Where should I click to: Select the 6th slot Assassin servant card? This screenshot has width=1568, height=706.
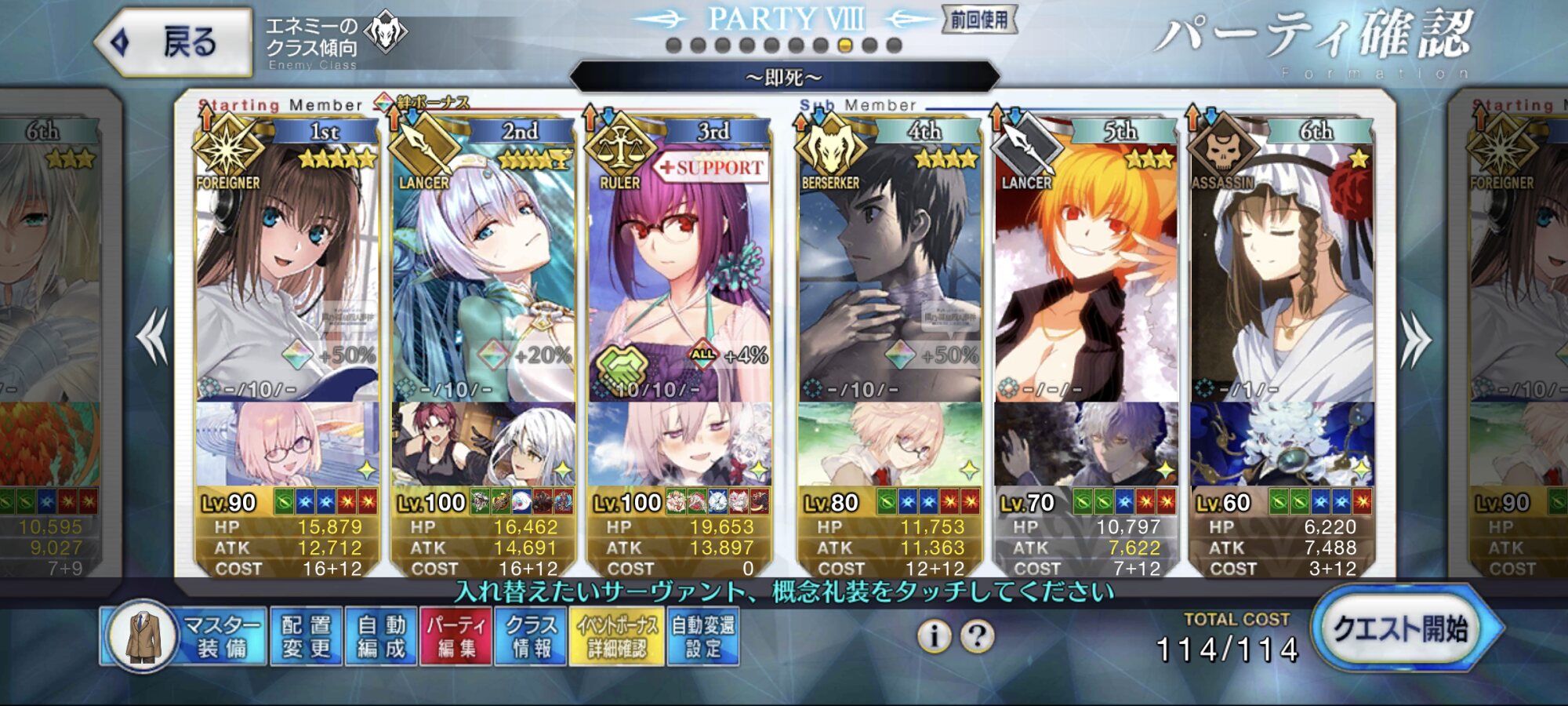click(x=1282, y=267)
